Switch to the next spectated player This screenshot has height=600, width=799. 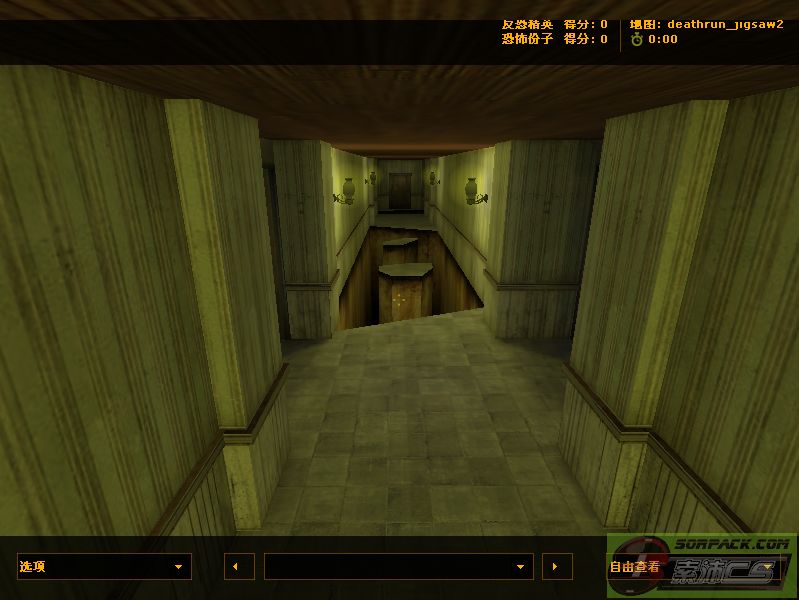[557, 566]
